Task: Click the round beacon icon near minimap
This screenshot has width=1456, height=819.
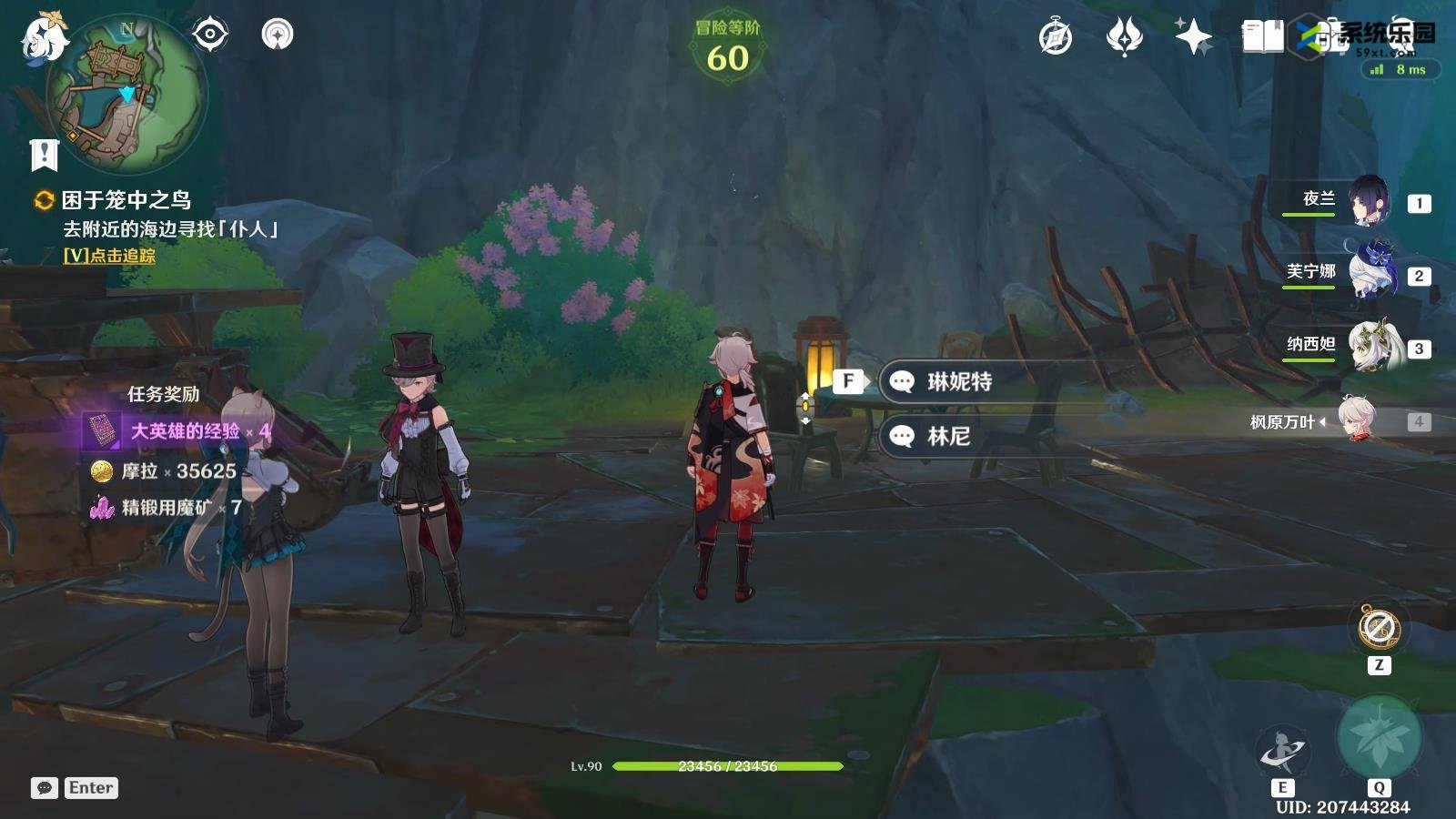Action: [x=278, y=35]
